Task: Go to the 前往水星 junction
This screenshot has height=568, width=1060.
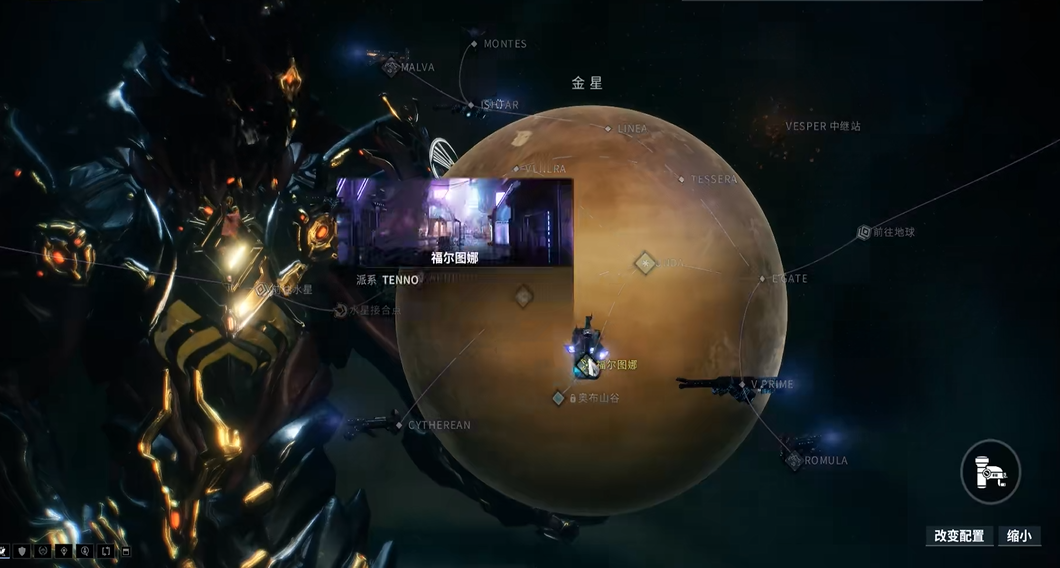Action: point(263,290)
